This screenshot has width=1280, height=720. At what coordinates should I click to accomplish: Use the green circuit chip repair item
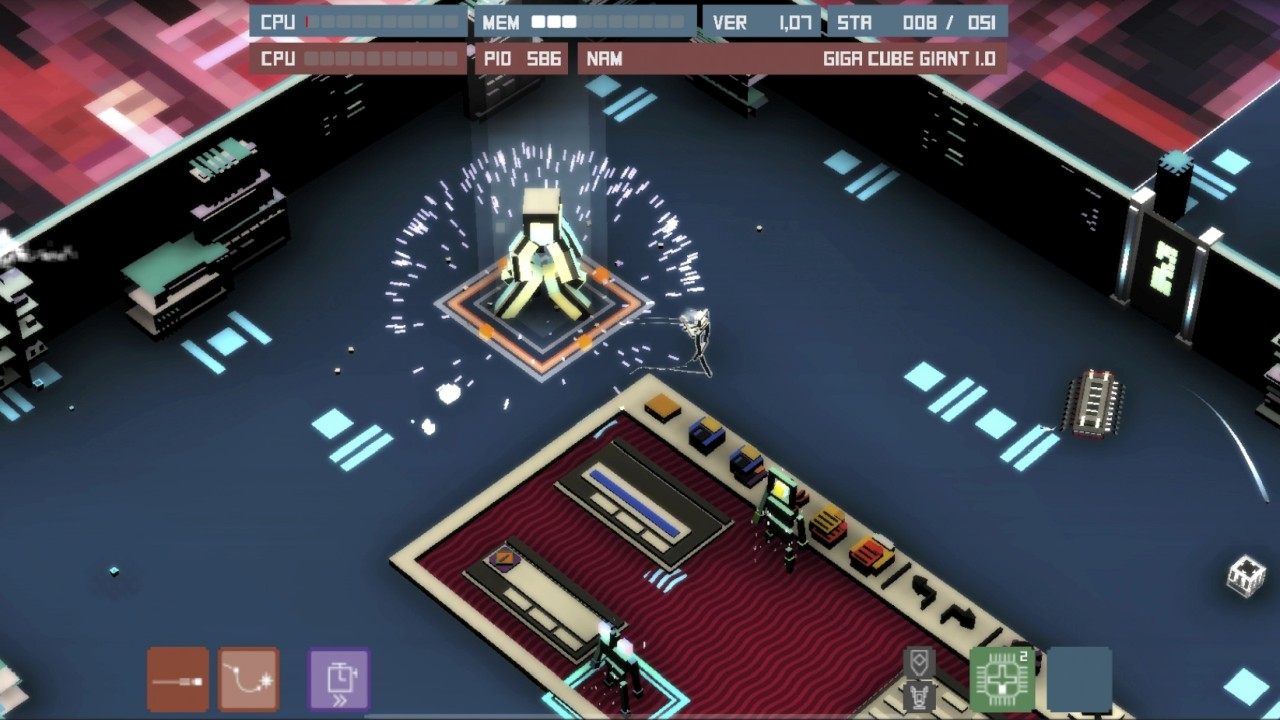coord(1000,680)
